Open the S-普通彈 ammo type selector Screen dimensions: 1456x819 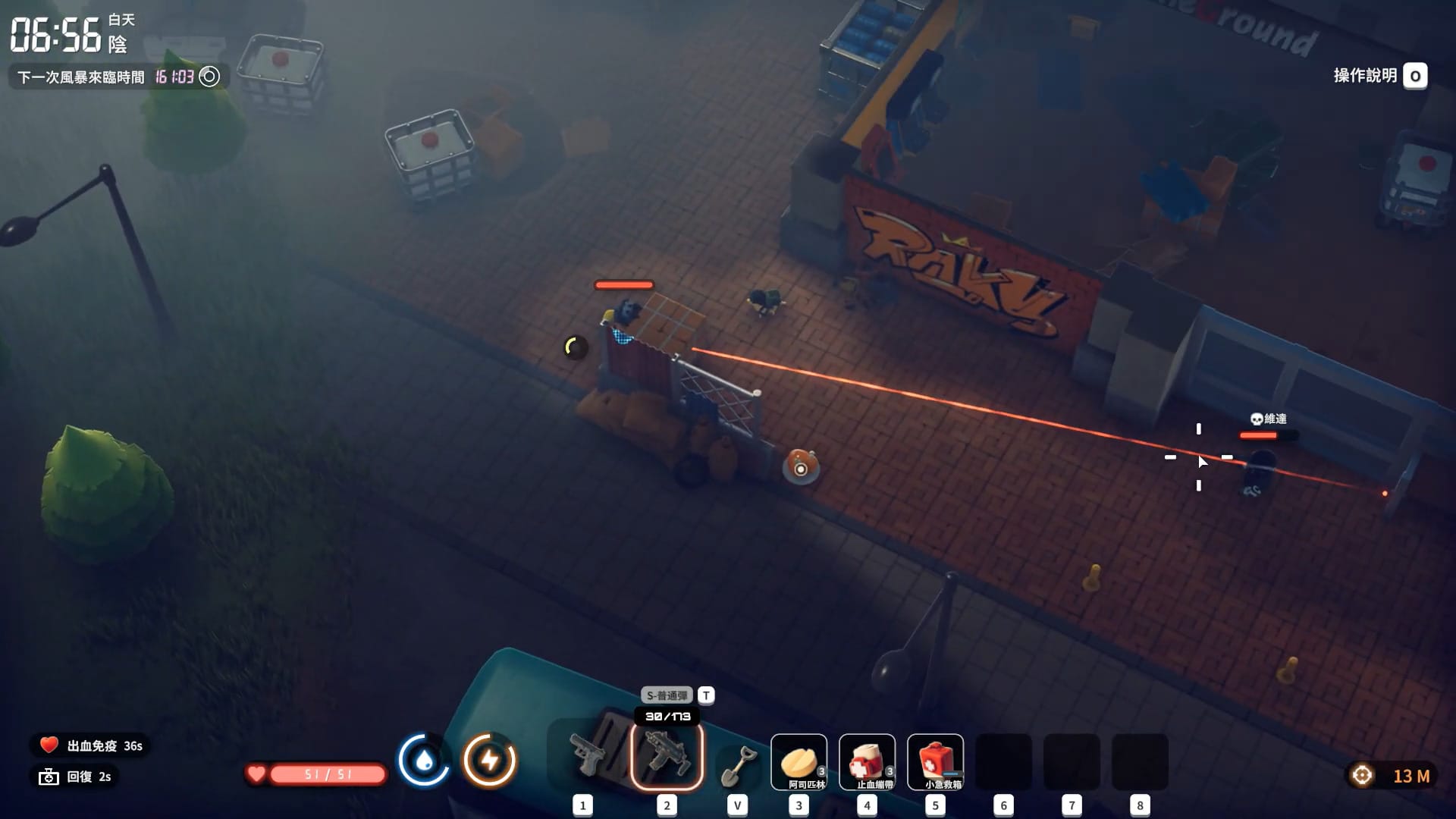[x=668, y=694]
